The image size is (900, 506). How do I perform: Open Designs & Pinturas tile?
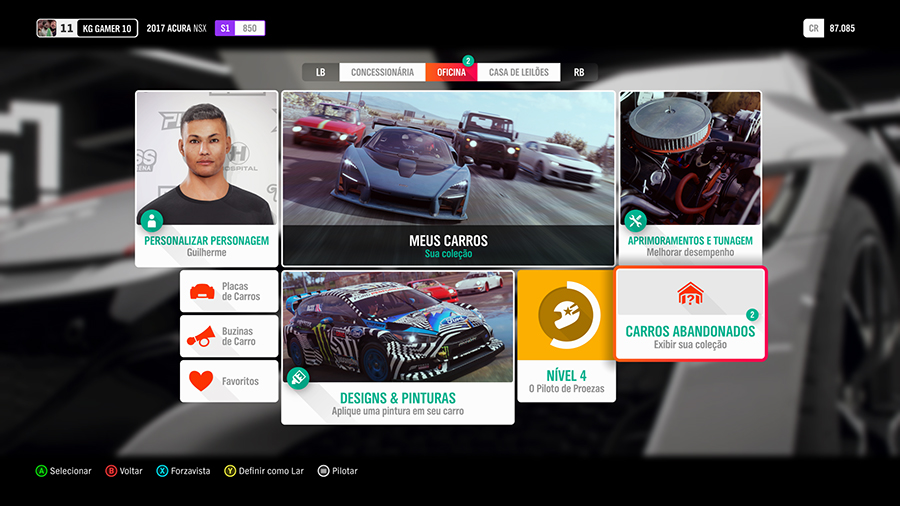pyautogui.click(x=398, y=346)
